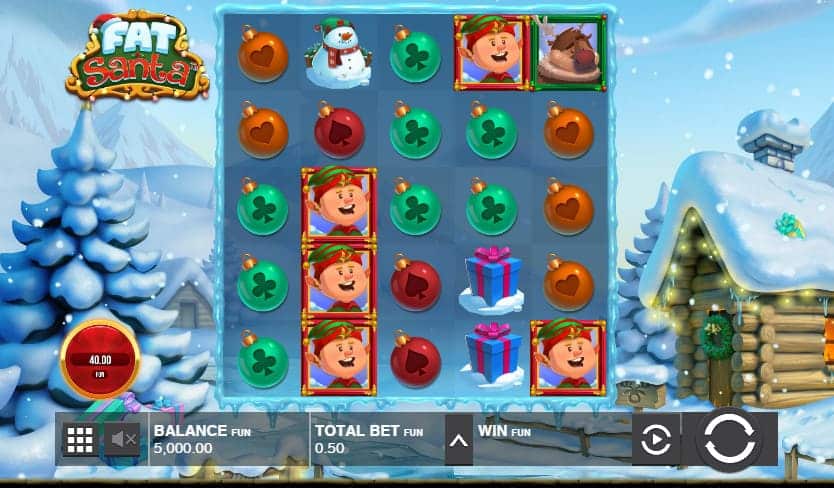
Task: Toggle the sound mute speaker icon
Action: click(124, 439)
